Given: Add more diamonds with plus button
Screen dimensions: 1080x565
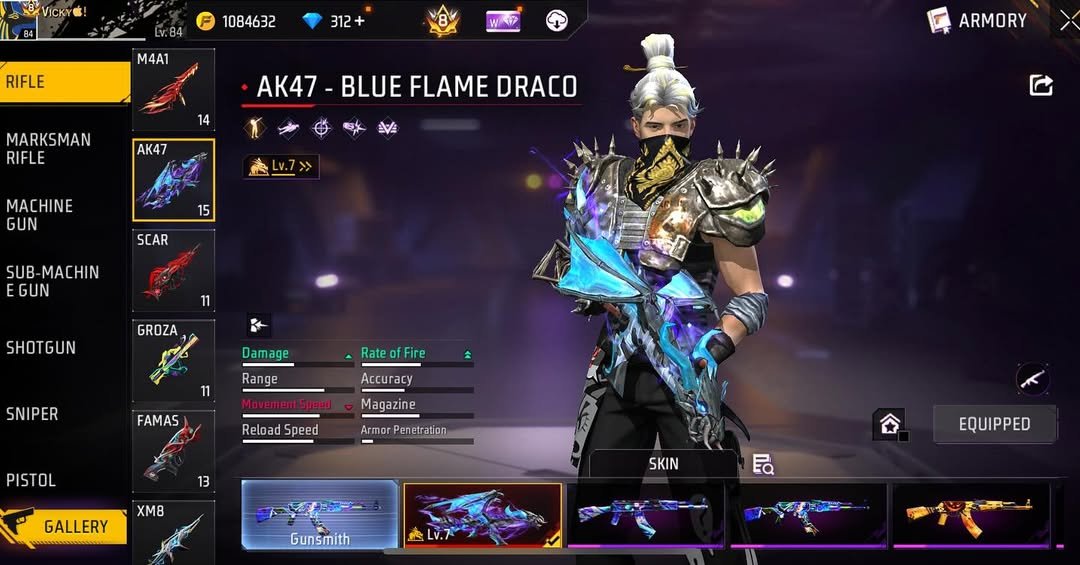Looking at the screenshot, I should pyautogui.click(x=359, y=21).
